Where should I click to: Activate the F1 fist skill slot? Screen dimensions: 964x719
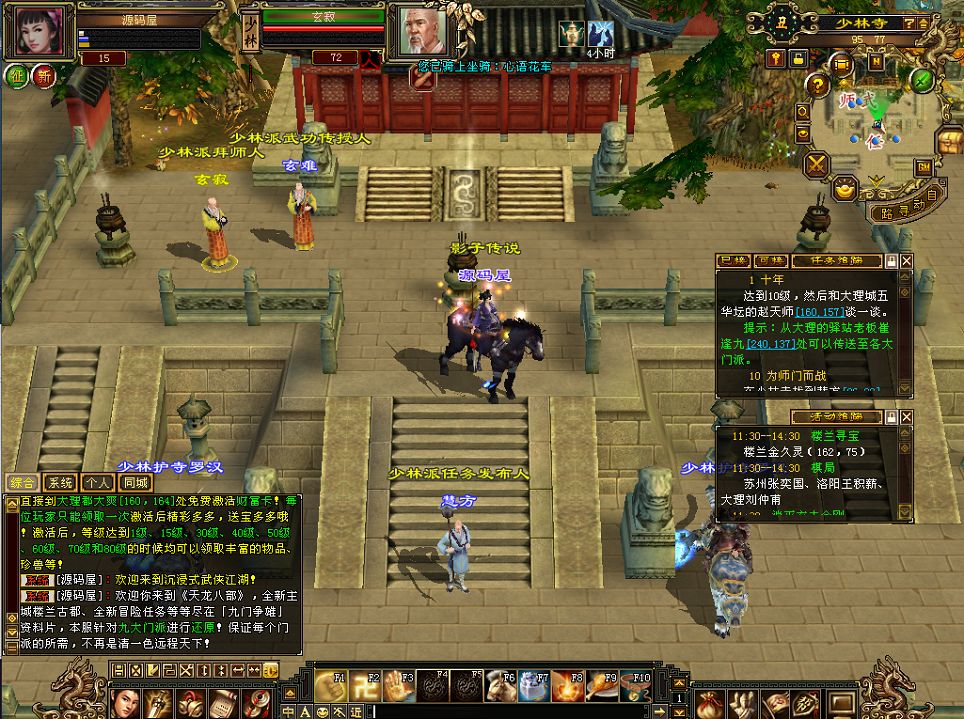[329, 685]
